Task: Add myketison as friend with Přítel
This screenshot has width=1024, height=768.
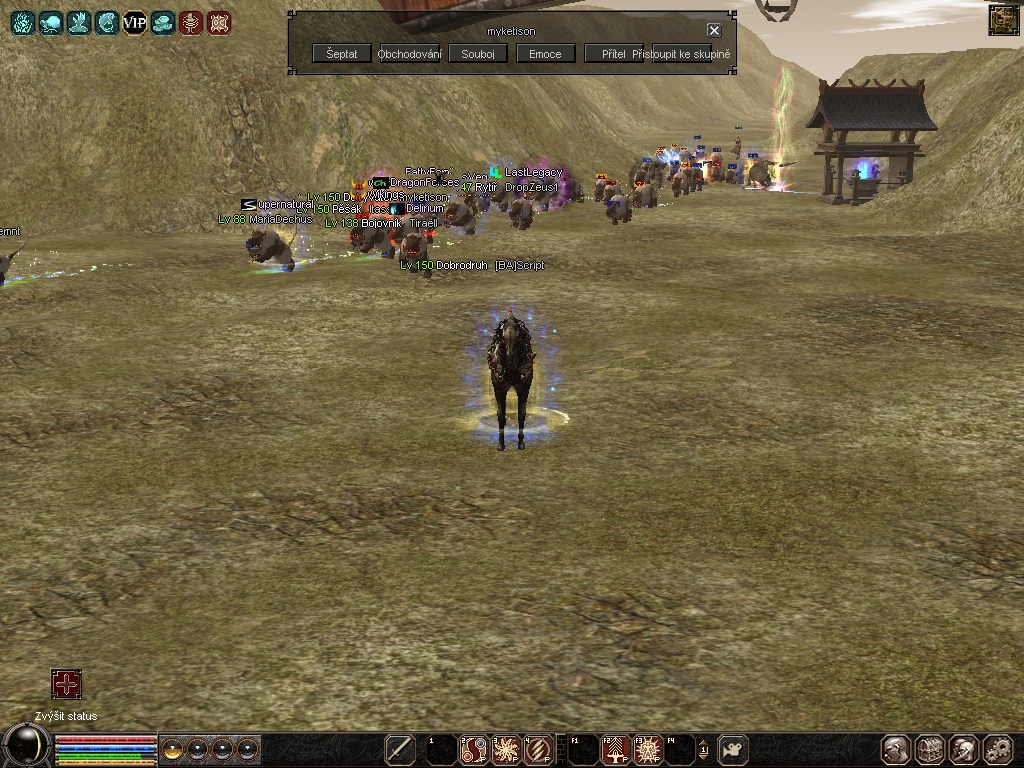Action: click(613, 54)
